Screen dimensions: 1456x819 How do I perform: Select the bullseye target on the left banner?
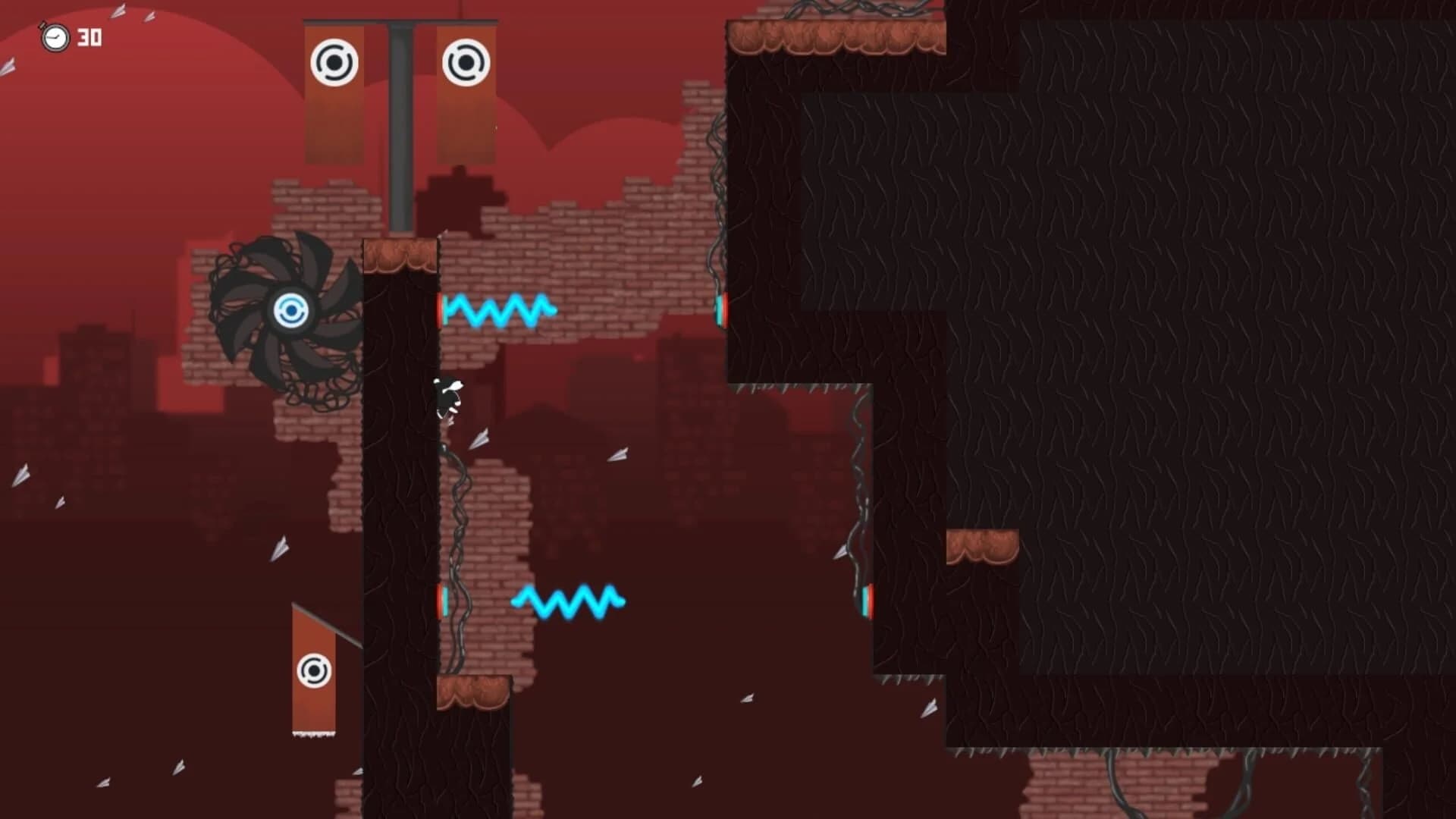tap(334, 62)
